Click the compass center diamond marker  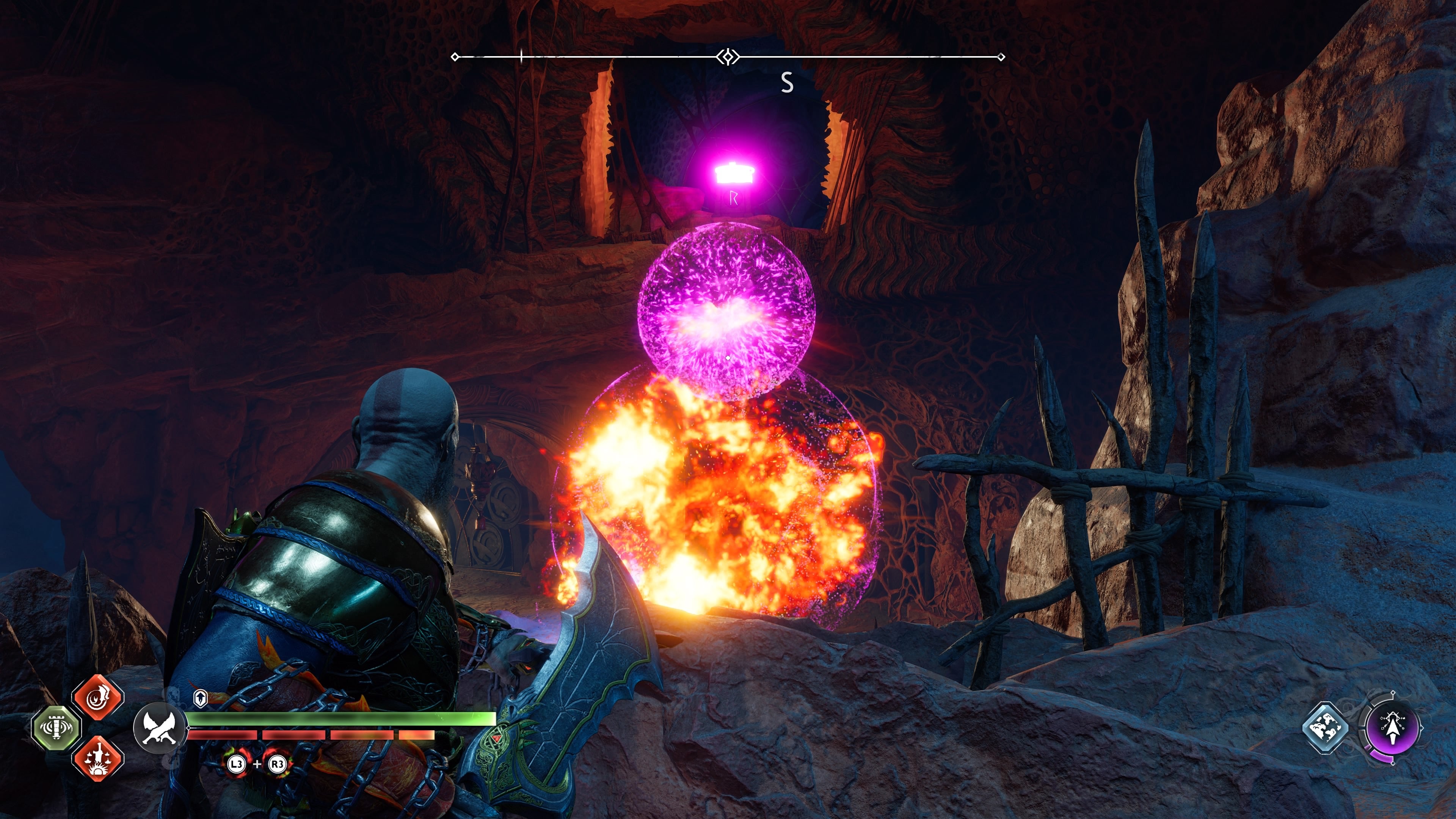tap(728, 56)
